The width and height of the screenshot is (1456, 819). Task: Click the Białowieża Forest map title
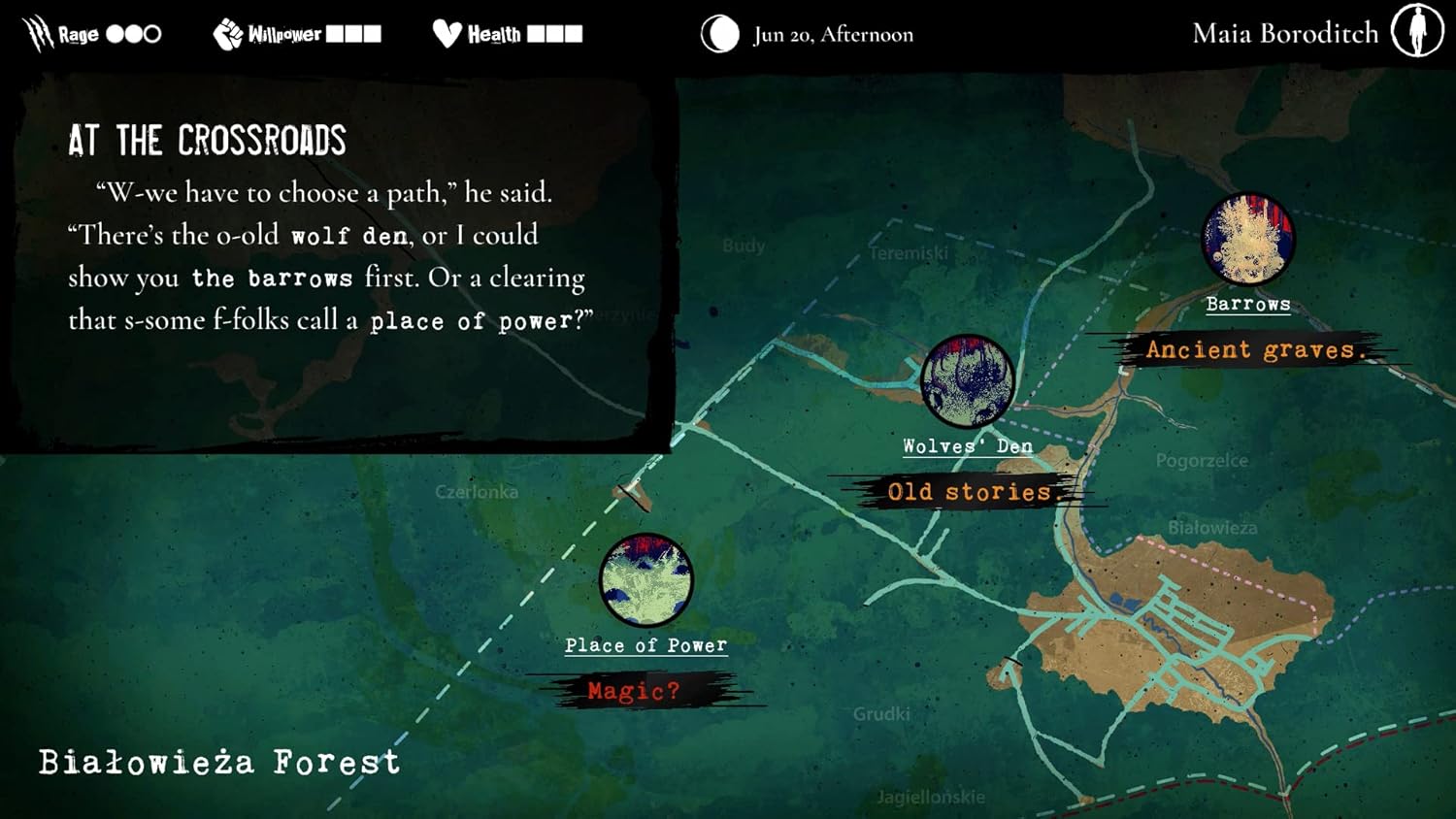click(x=217, y=763)
